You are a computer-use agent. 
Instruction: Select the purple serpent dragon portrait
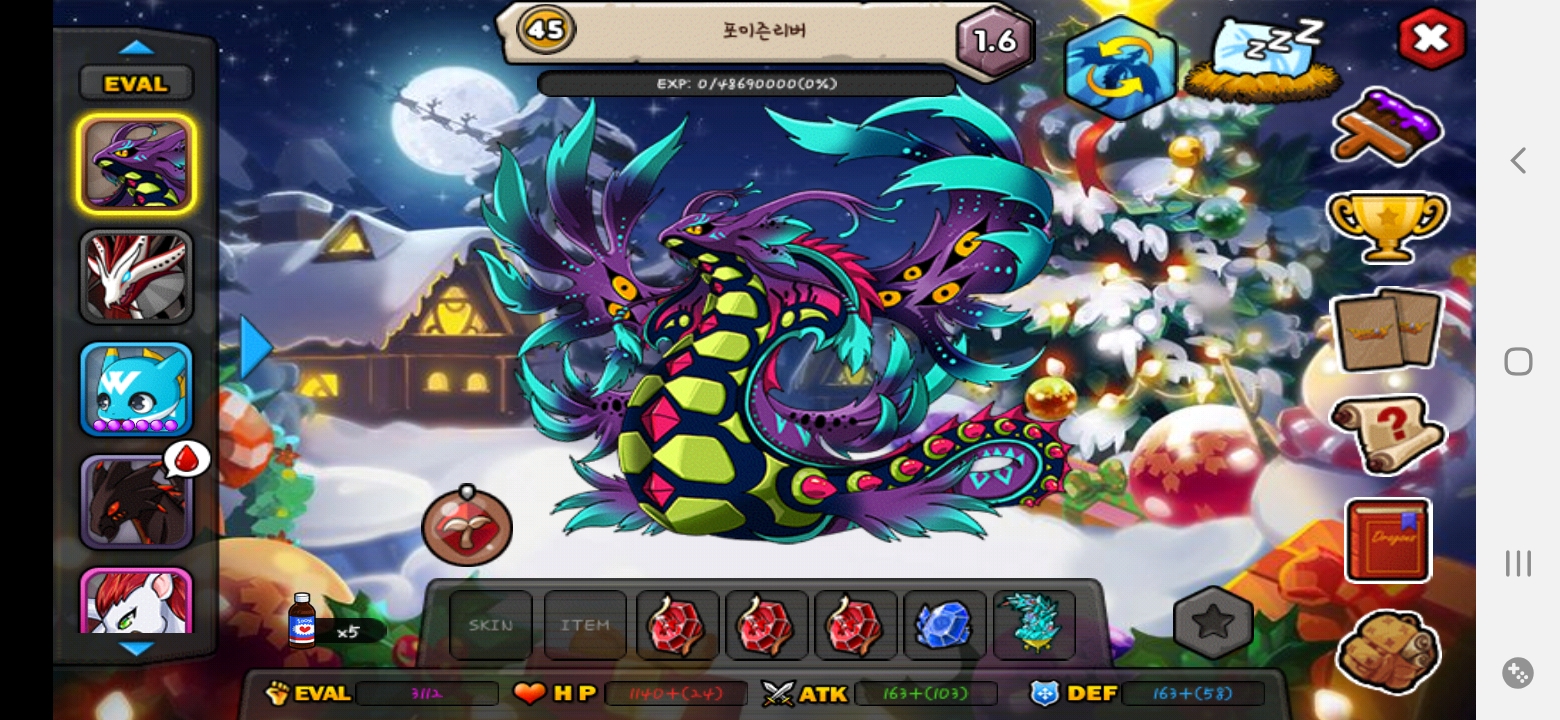coord(136,164)
